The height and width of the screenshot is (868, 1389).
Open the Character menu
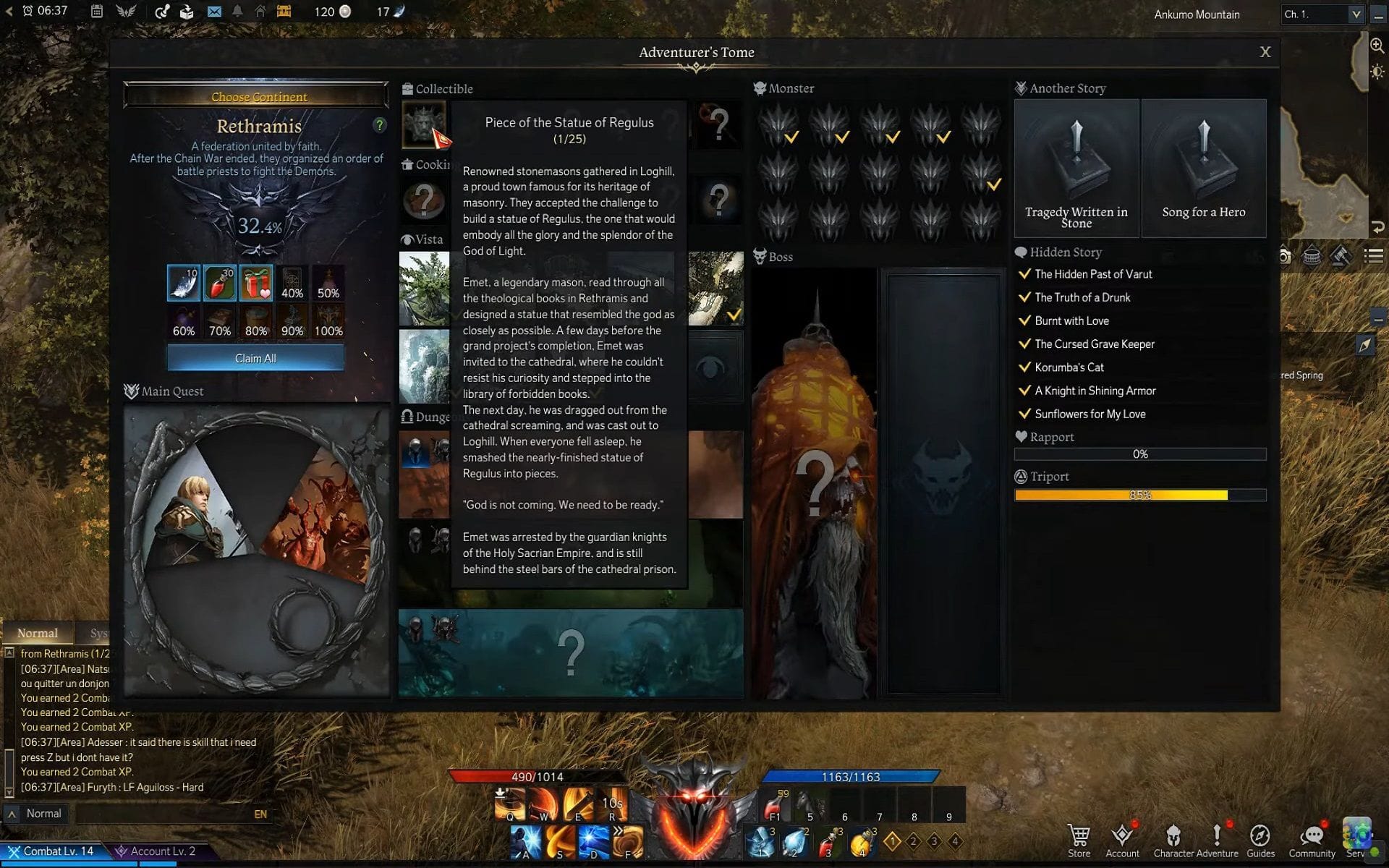click(x=1173, y=841)
